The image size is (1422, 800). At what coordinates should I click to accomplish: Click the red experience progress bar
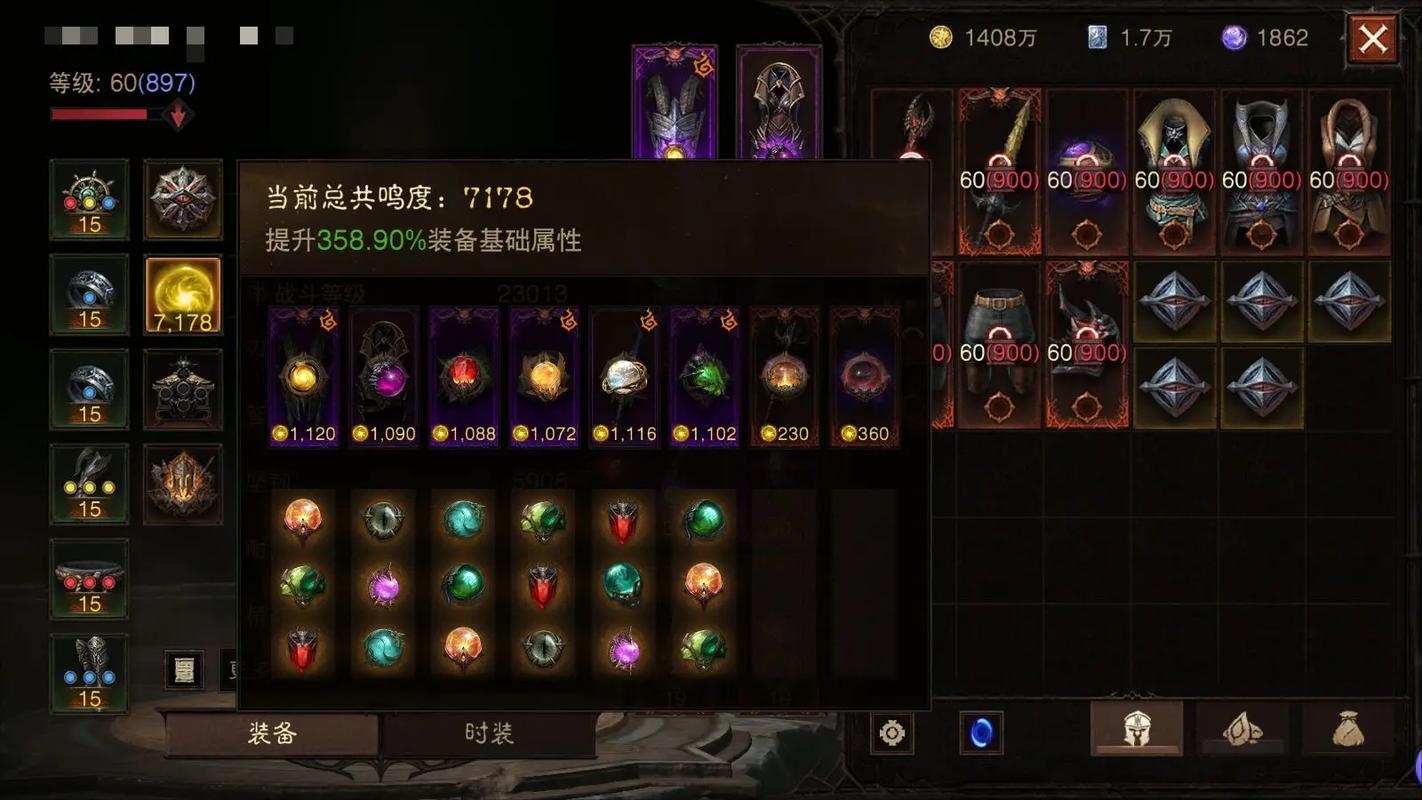coord(100,113)
